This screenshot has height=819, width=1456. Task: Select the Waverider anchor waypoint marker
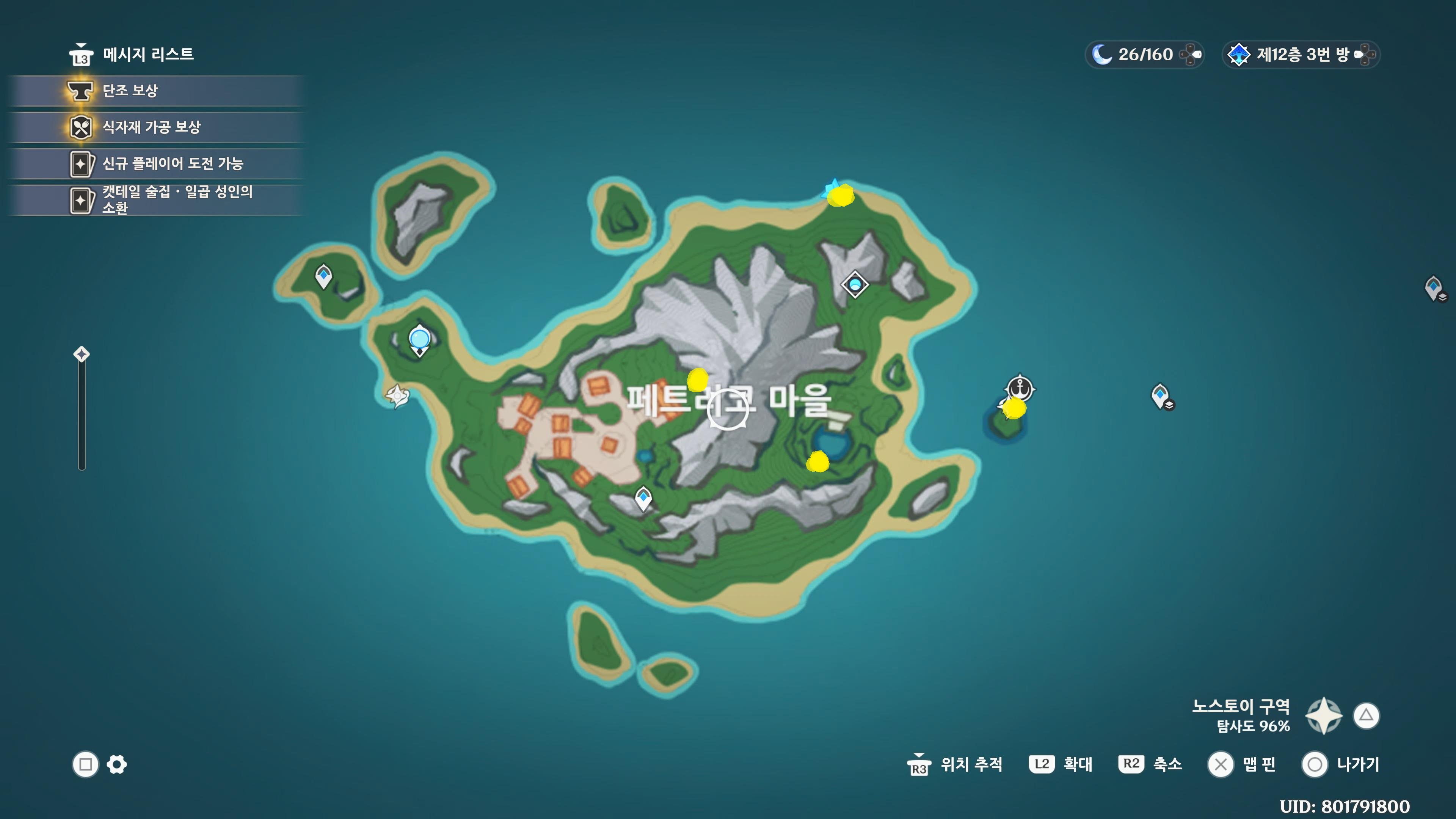1020,389
